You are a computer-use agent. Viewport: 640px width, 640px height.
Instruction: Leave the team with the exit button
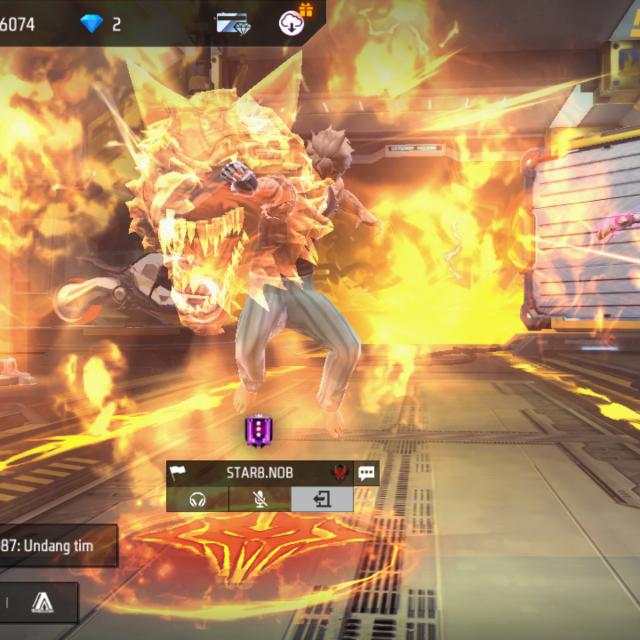coord(322,499)
